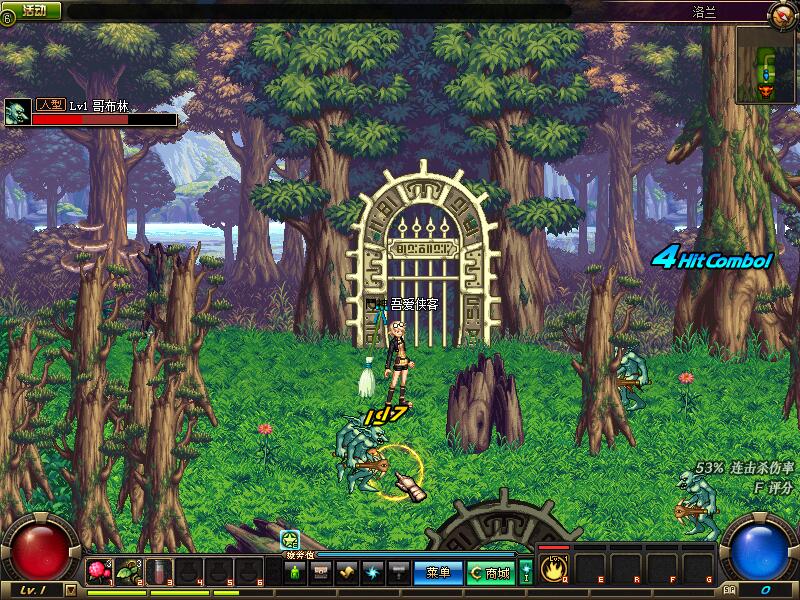Open the treasure chest inventory icon
Screen dimensions: 800x600
321,573
